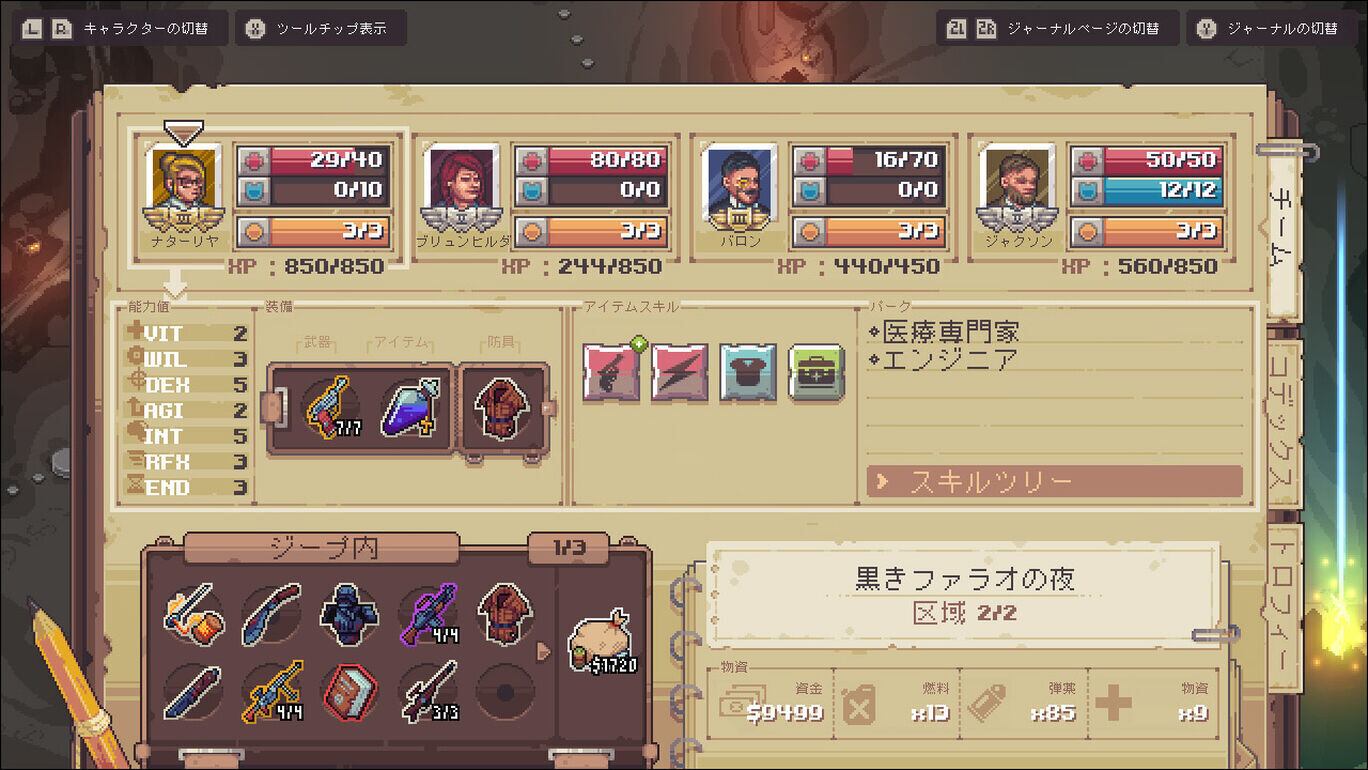Pick the dark blue body armor in jeep
1368x770 pixels.
[x=350, y=613]
